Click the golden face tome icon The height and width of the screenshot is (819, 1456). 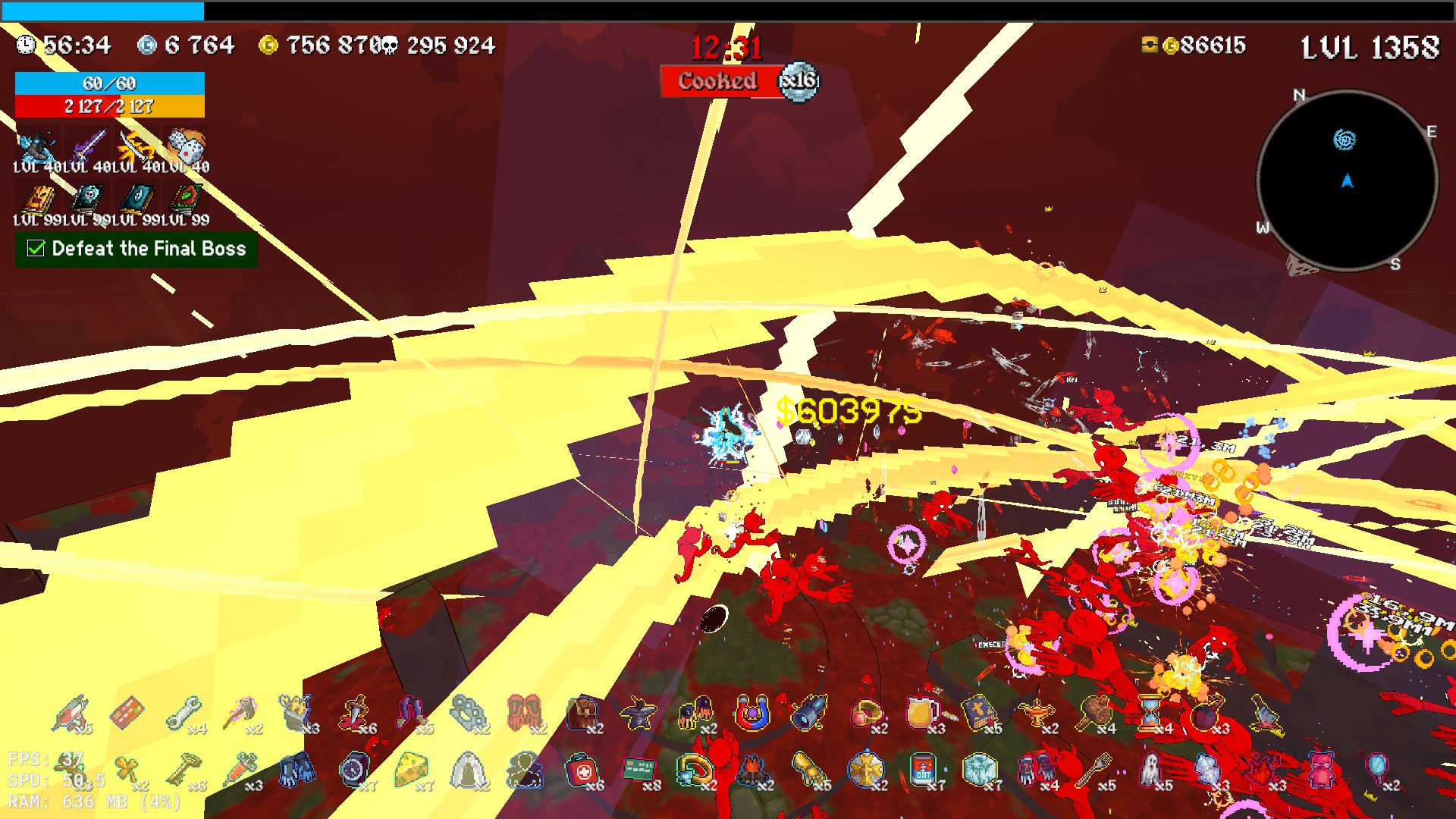(38, 199)
